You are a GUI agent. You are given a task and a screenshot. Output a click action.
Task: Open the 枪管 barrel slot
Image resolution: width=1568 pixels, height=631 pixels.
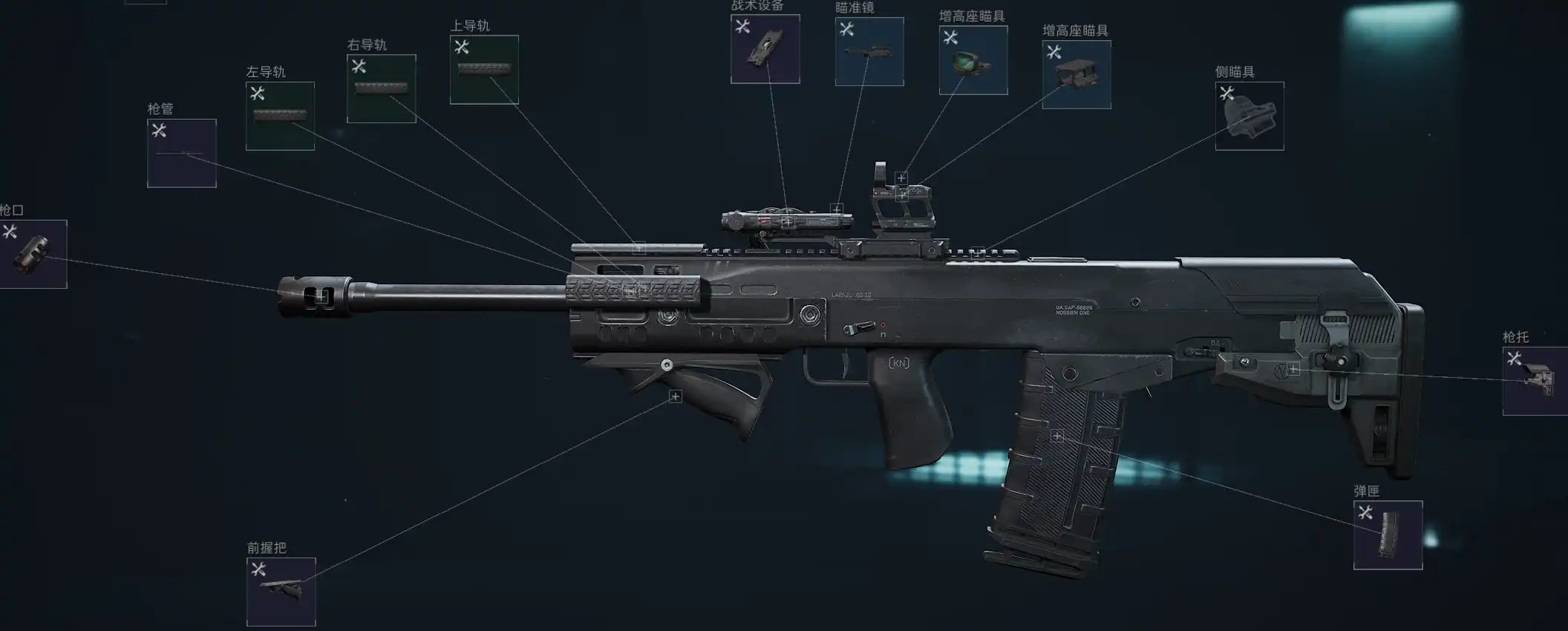(x=182, y=153)
